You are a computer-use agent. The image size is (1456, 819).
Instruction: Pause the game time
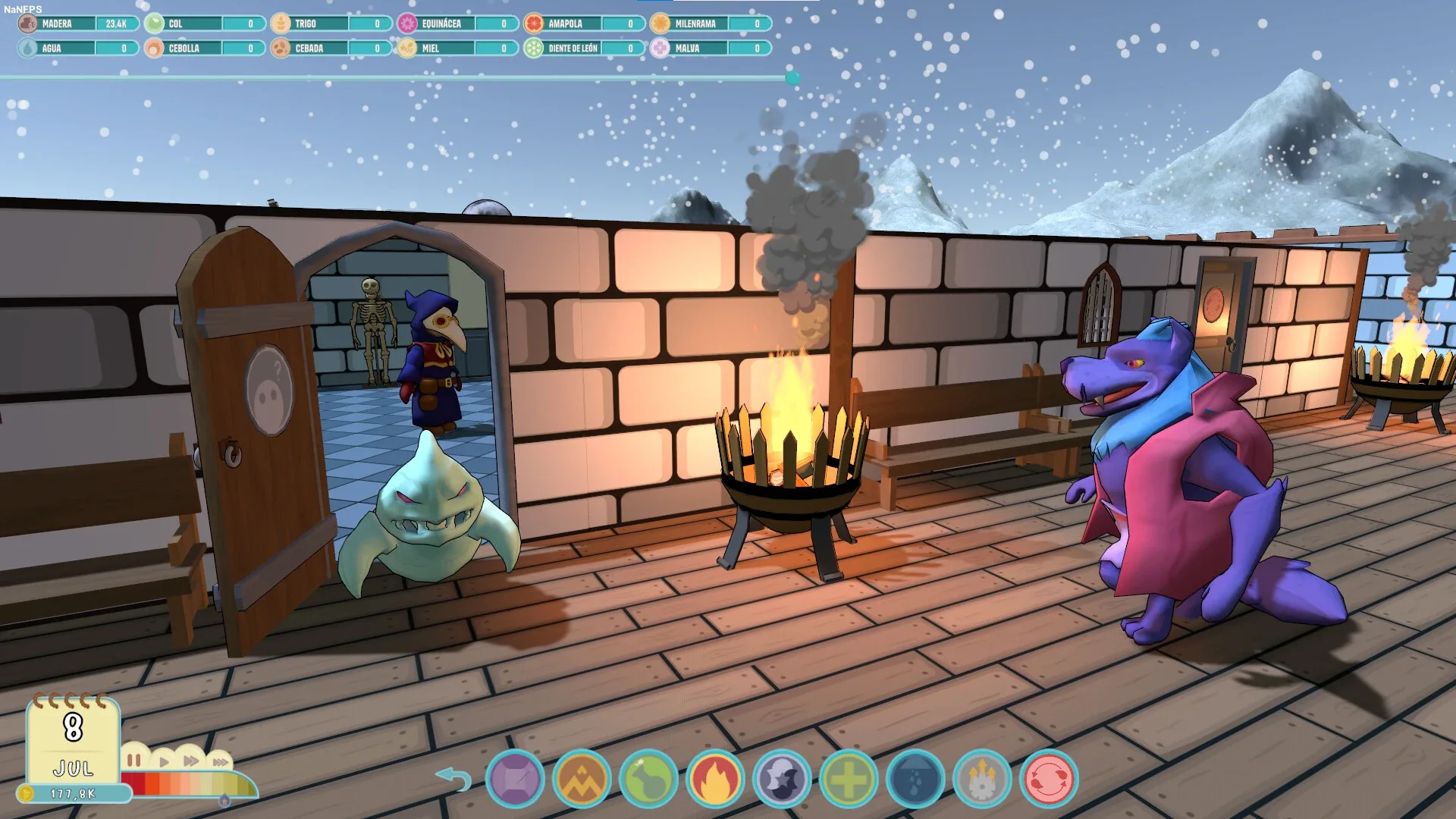pos(134,760)
